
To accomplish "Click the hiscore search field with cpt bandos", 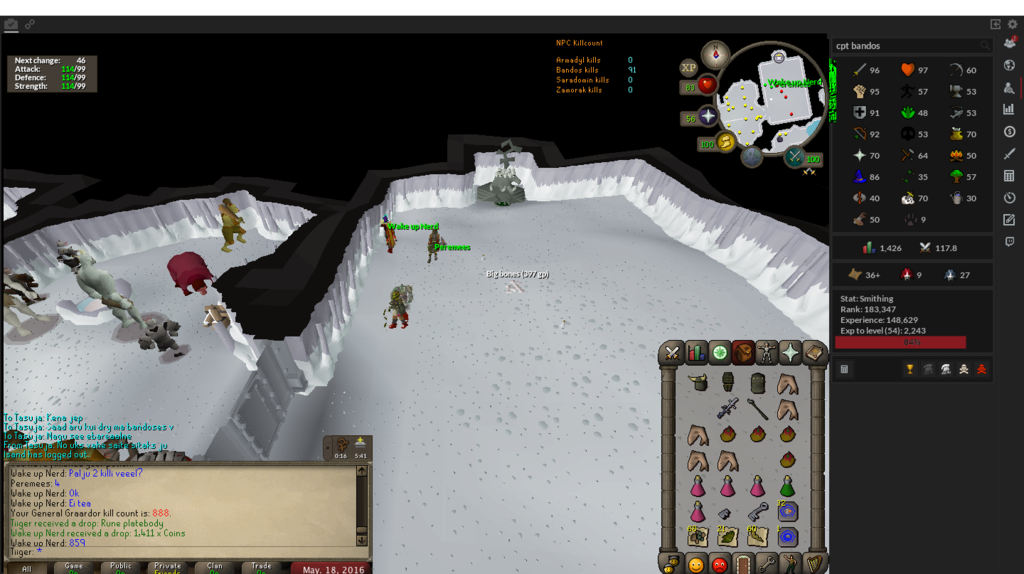I will point(905,45).
